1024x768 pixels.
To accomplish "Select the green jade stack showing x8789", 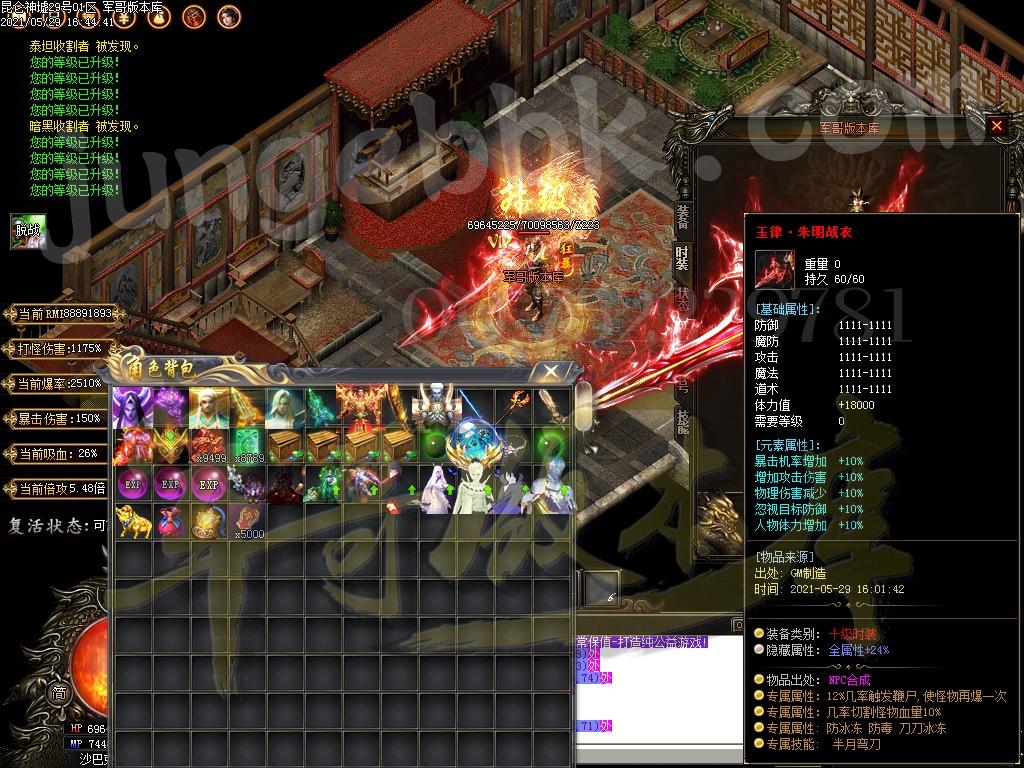I will [x=245, y=446].
